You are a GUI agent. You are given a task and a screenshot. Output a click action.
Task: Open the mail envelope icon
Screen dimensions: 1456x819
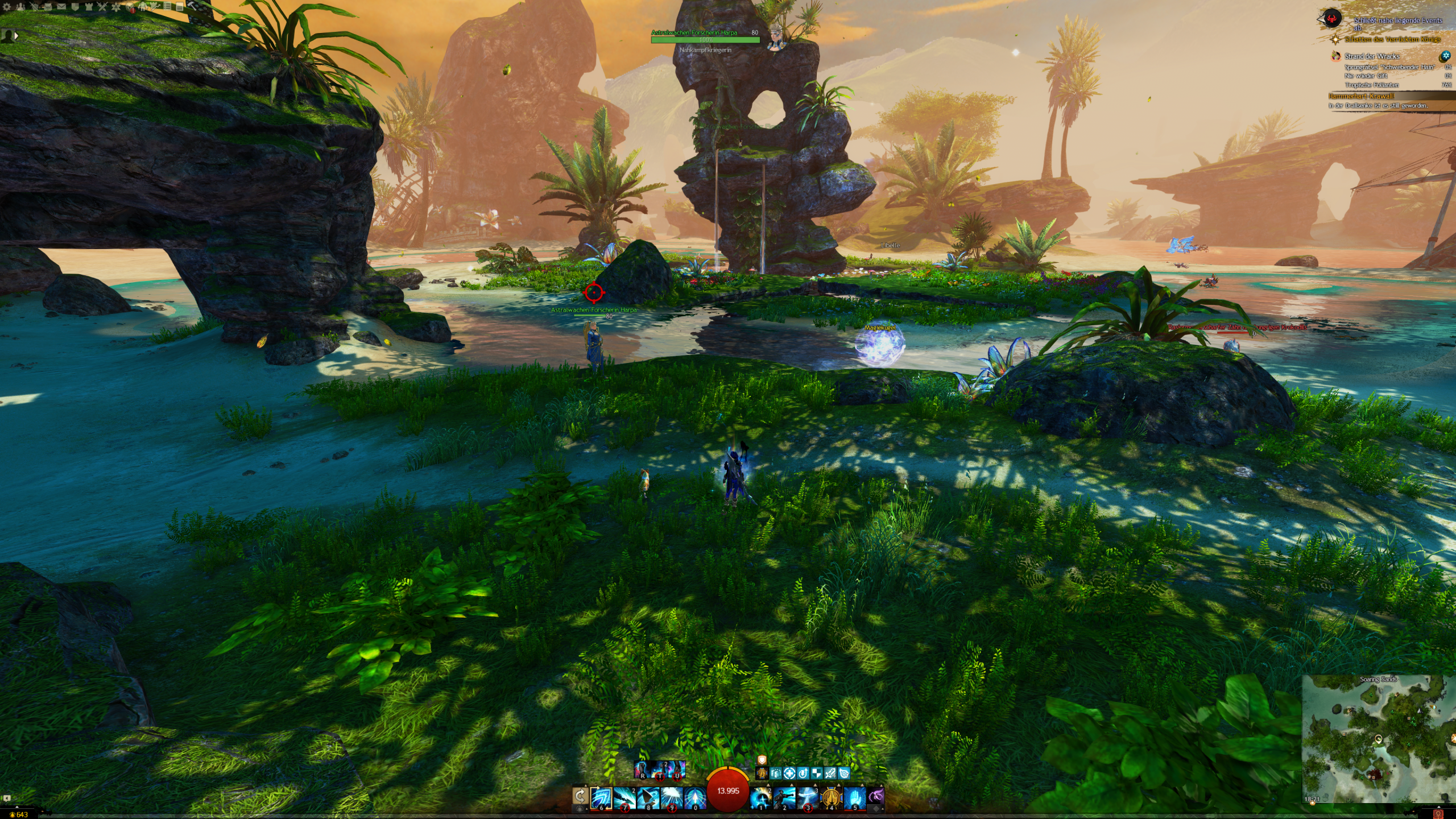coord(61,7)
